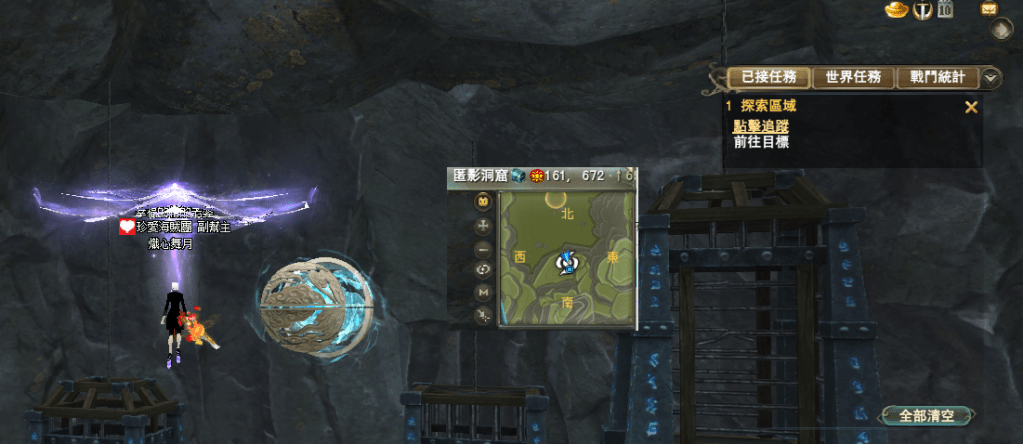Open the 世界任務 world quests tab
This screenshot has height=444, width=1023.
tap(853, 78)
